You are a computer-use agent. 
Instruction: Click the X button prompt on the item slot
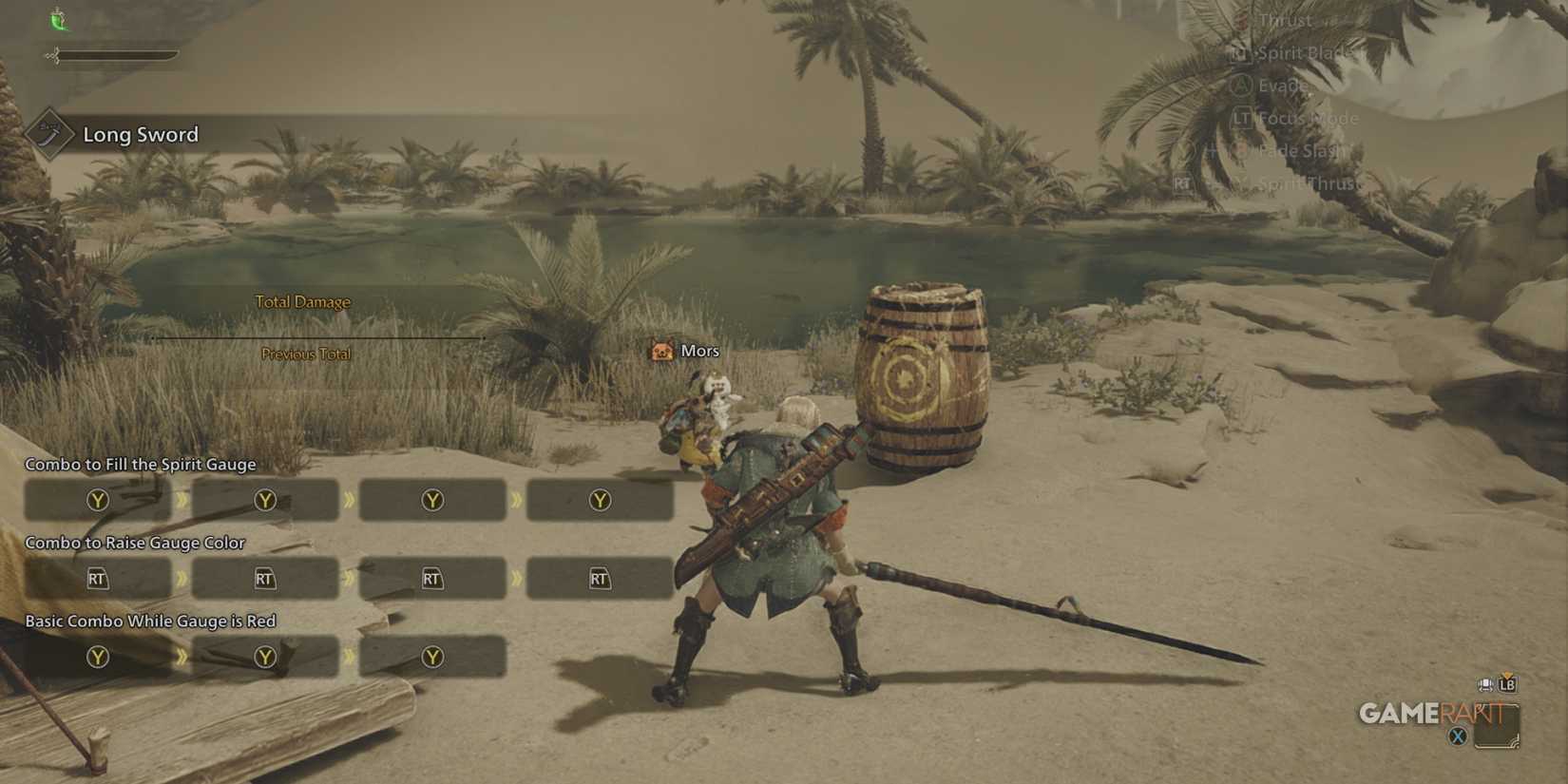click(1458, 735)
